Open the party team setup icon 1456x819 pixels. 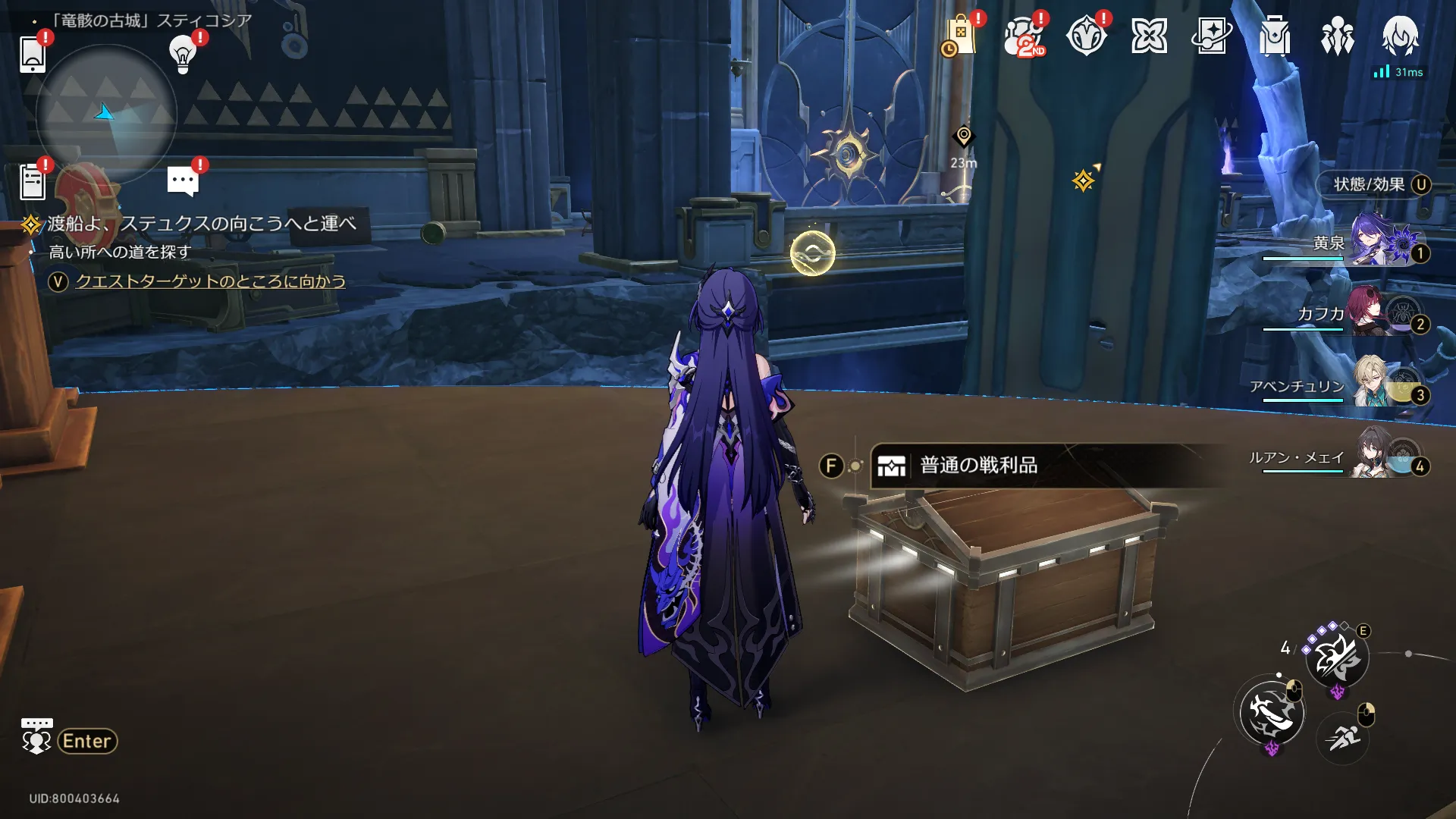[1337, 36]
